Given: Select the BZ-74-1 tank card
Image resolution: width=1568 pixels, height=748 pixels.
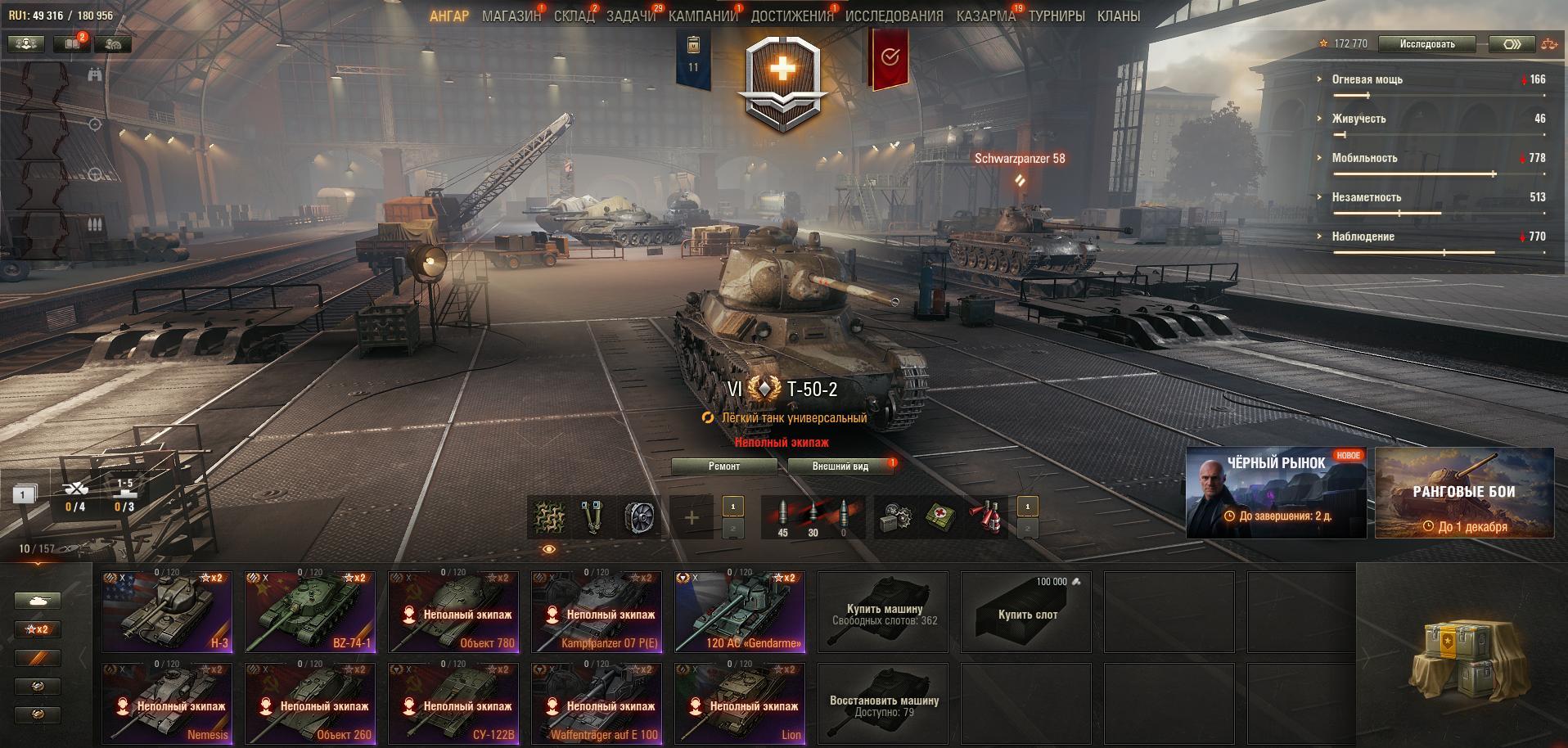Looking at the screenshot, I should pos(310,612).
